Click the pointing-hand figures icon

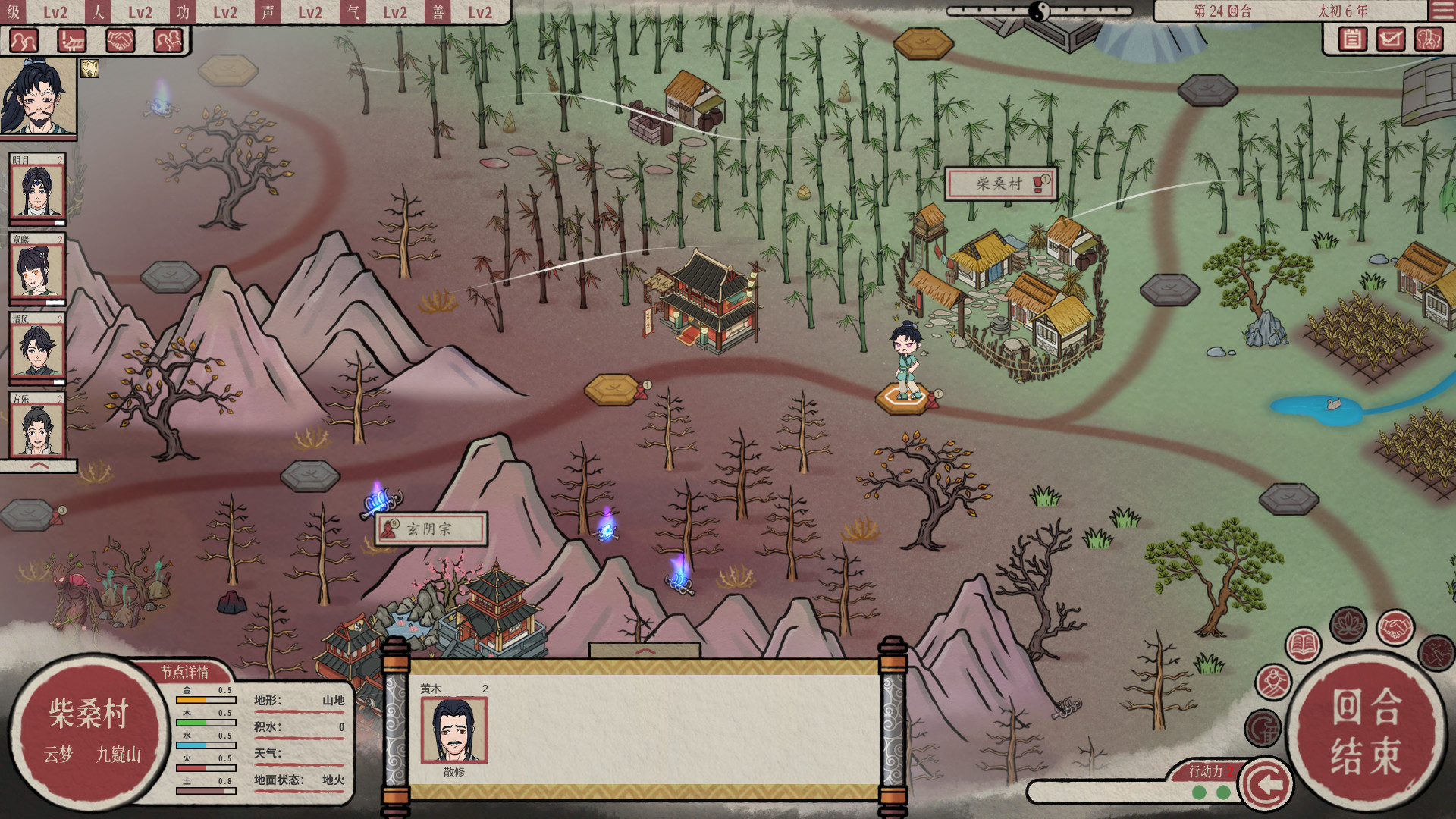tap(168, 40)
